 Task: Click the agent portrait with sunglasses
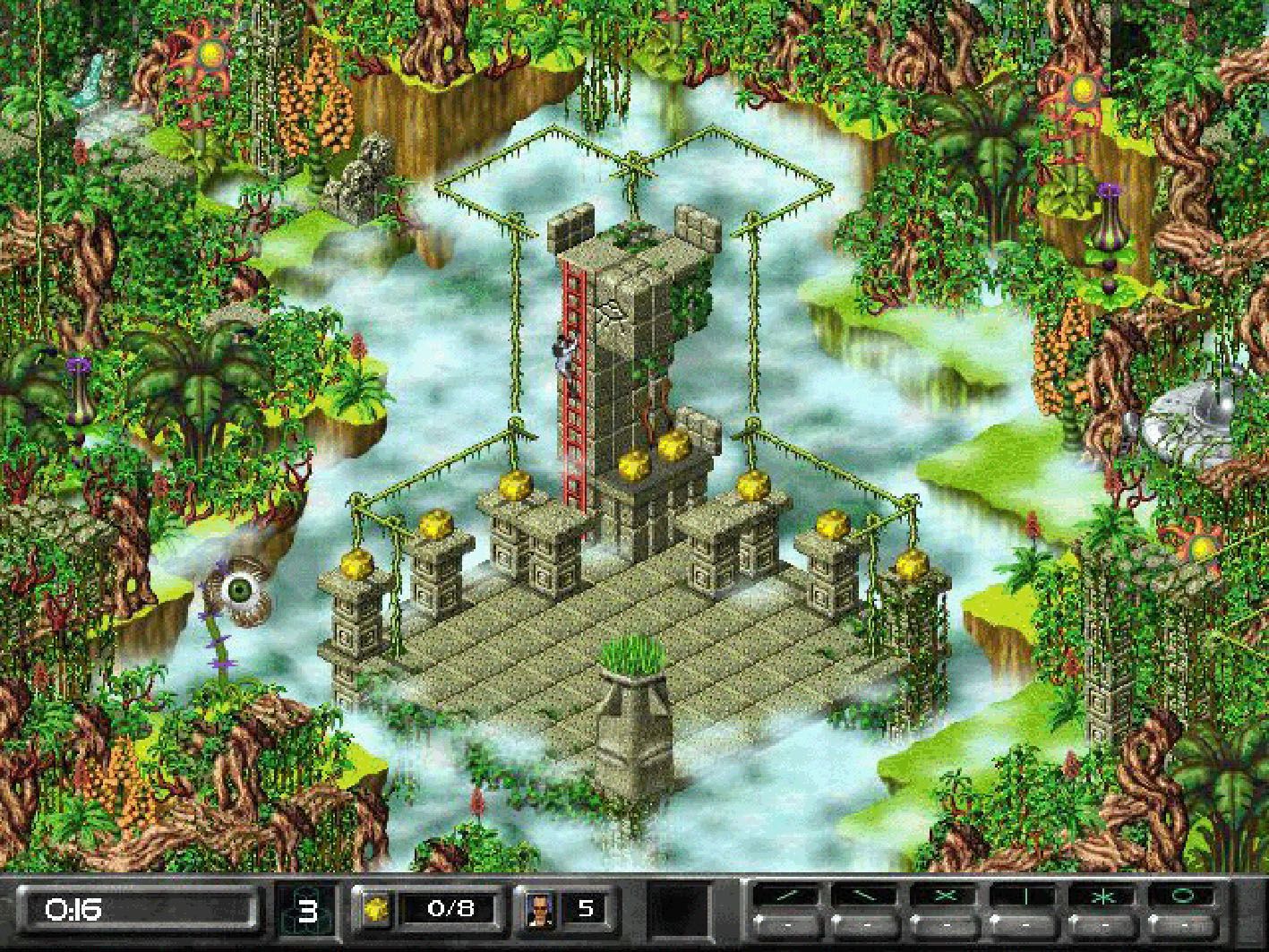(x=541, y=910)
